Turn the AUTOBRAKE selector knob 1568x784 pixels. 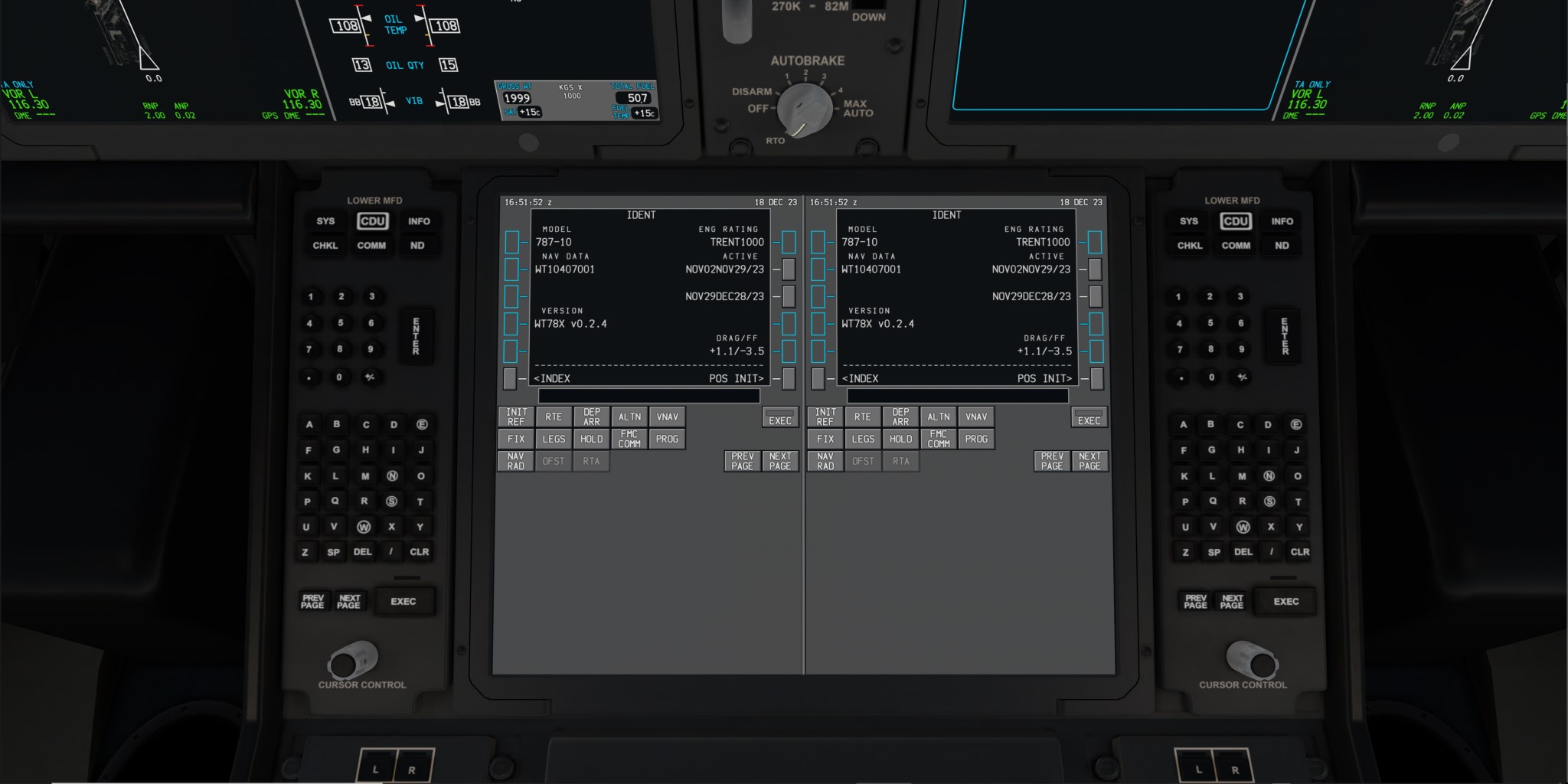pos(804,110)
